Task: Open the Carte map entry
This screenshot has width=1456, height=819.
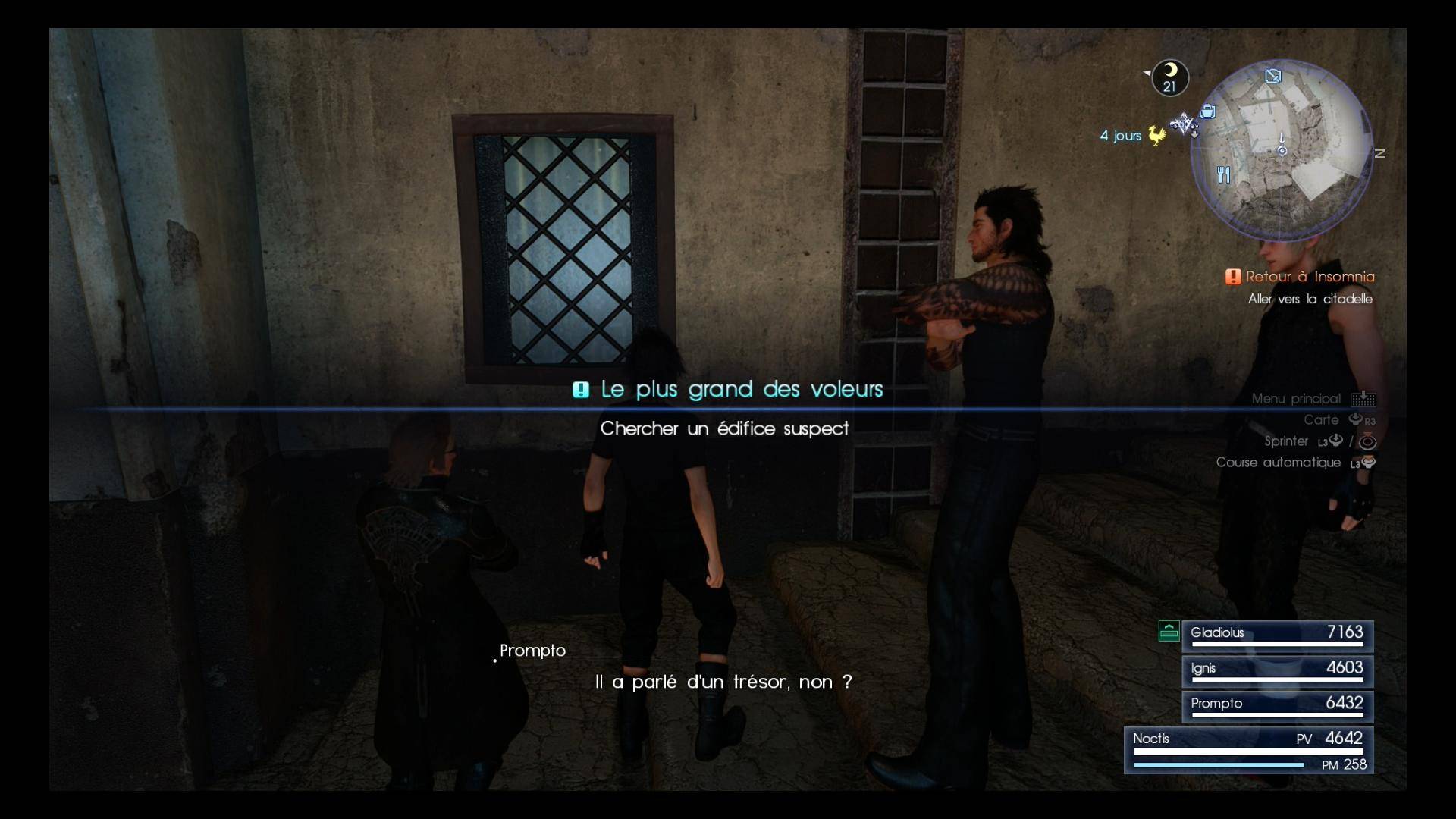Action: point(1321,420)
